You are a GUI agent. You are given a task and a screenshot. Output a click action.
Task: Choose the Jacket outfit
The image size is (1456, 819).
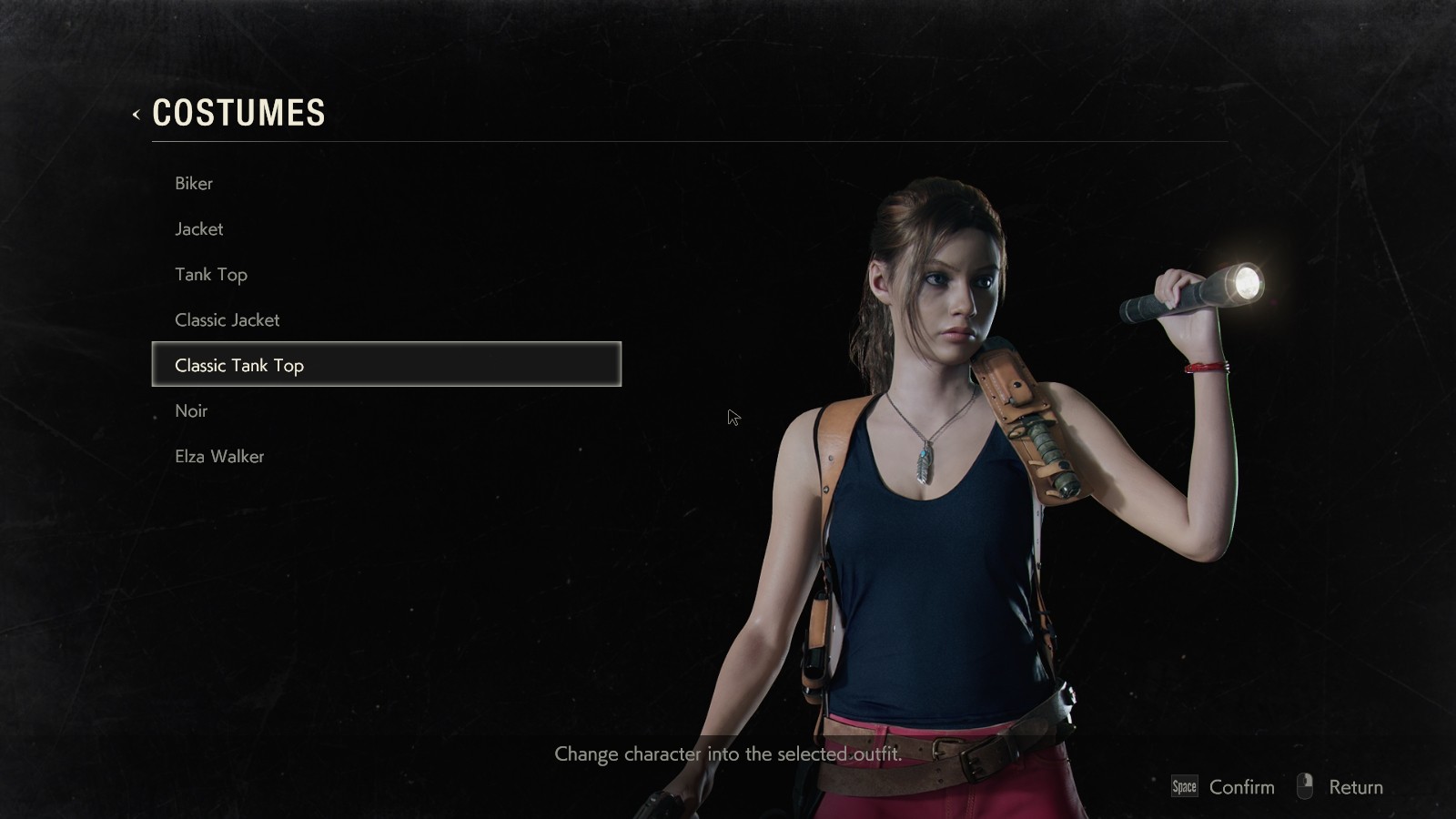199,228
